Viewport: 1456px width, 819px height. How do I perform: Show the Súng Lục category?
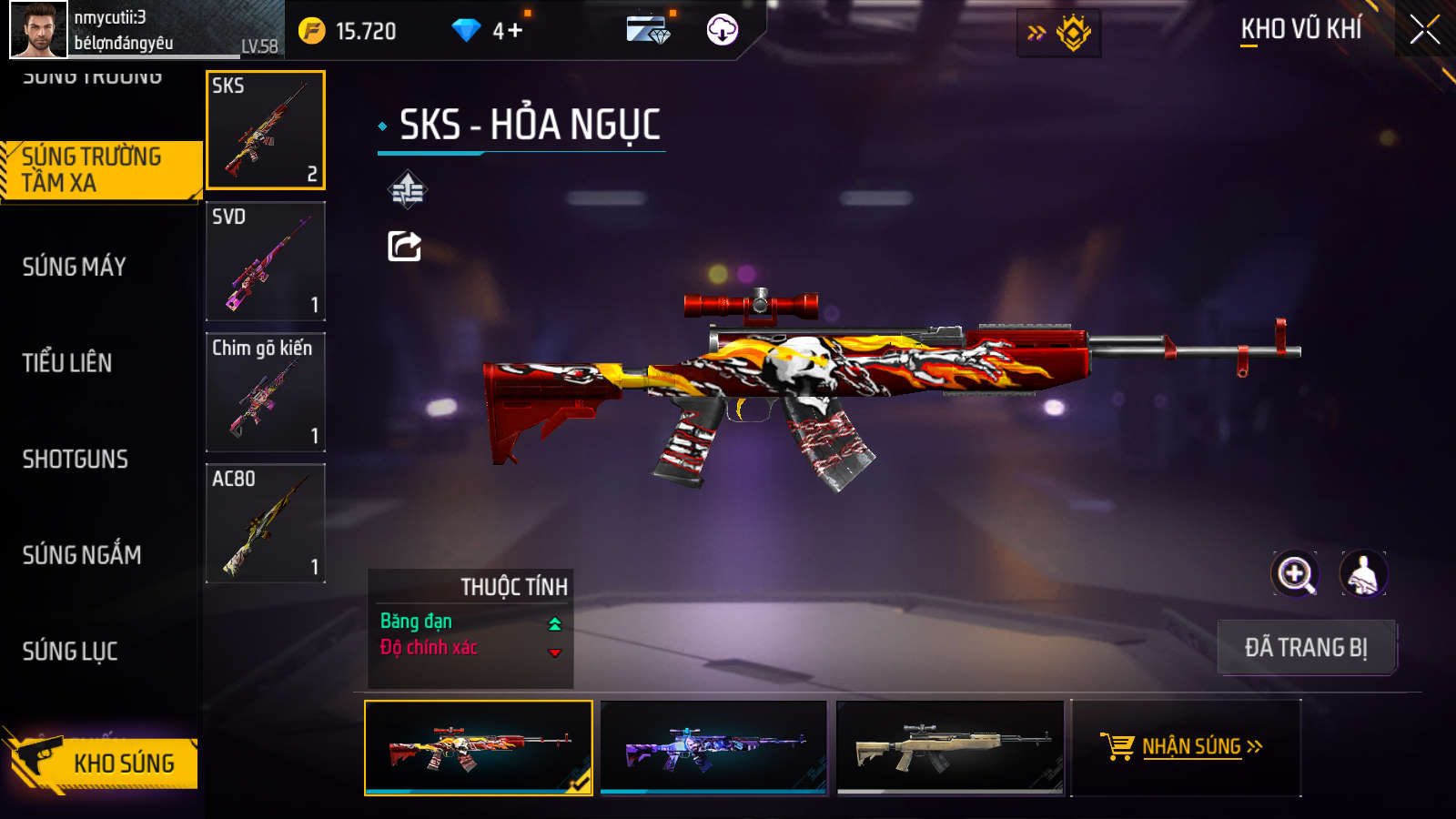(x=70, y=652)
